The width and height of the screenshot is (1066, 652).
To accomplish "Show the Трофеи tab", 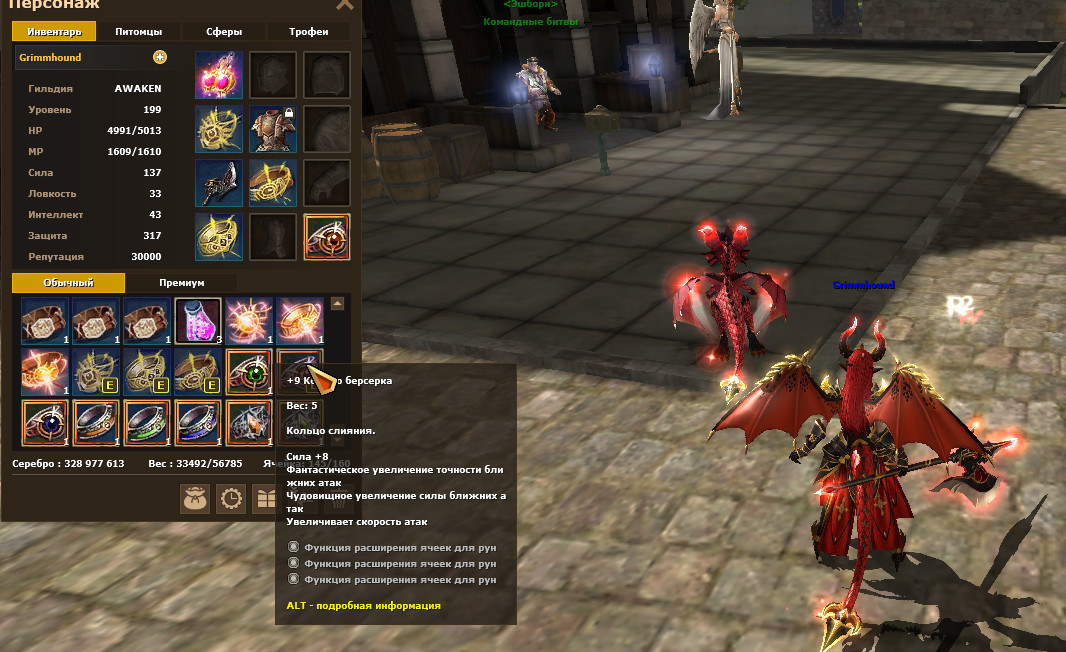I will (309, 32).
